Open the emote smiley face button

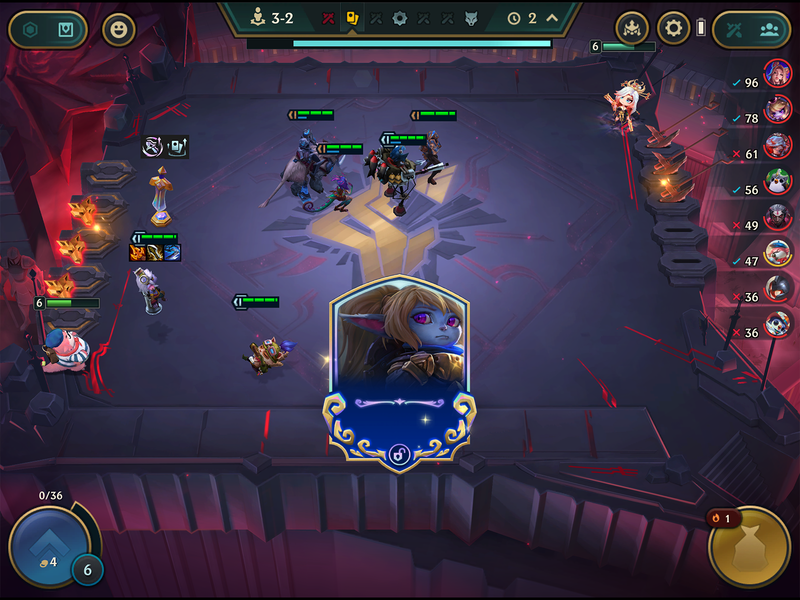pyautogui.click(x=119, y=29)
